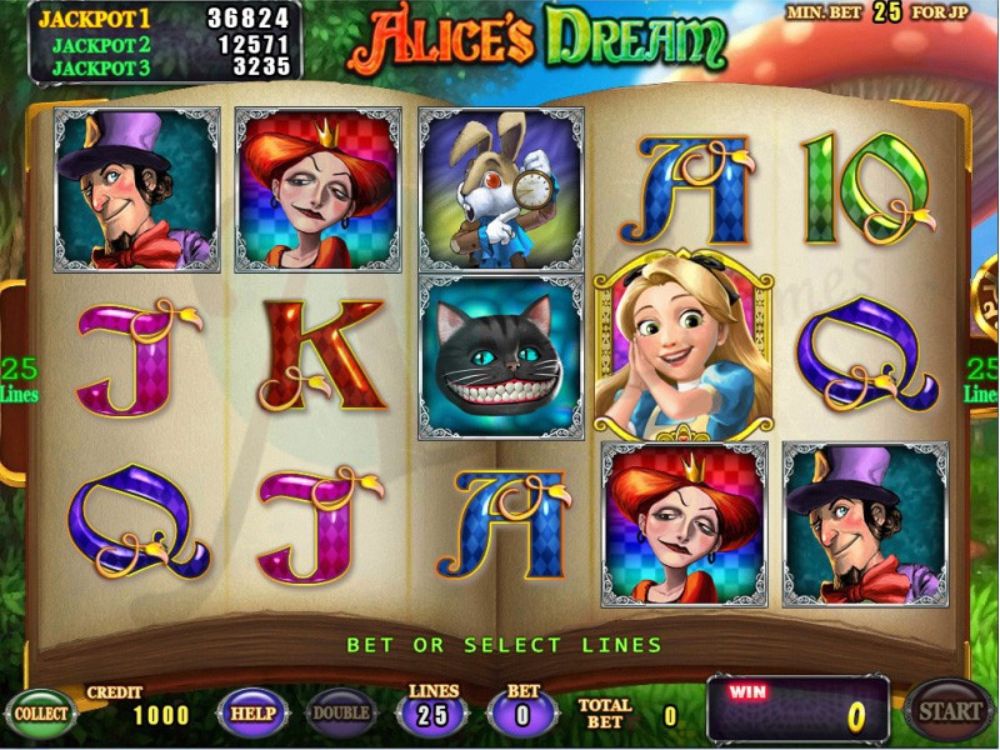This screenshot has height=750, width=1000.
Task: Spin the reels with START
Action: [x=948, y=711]
